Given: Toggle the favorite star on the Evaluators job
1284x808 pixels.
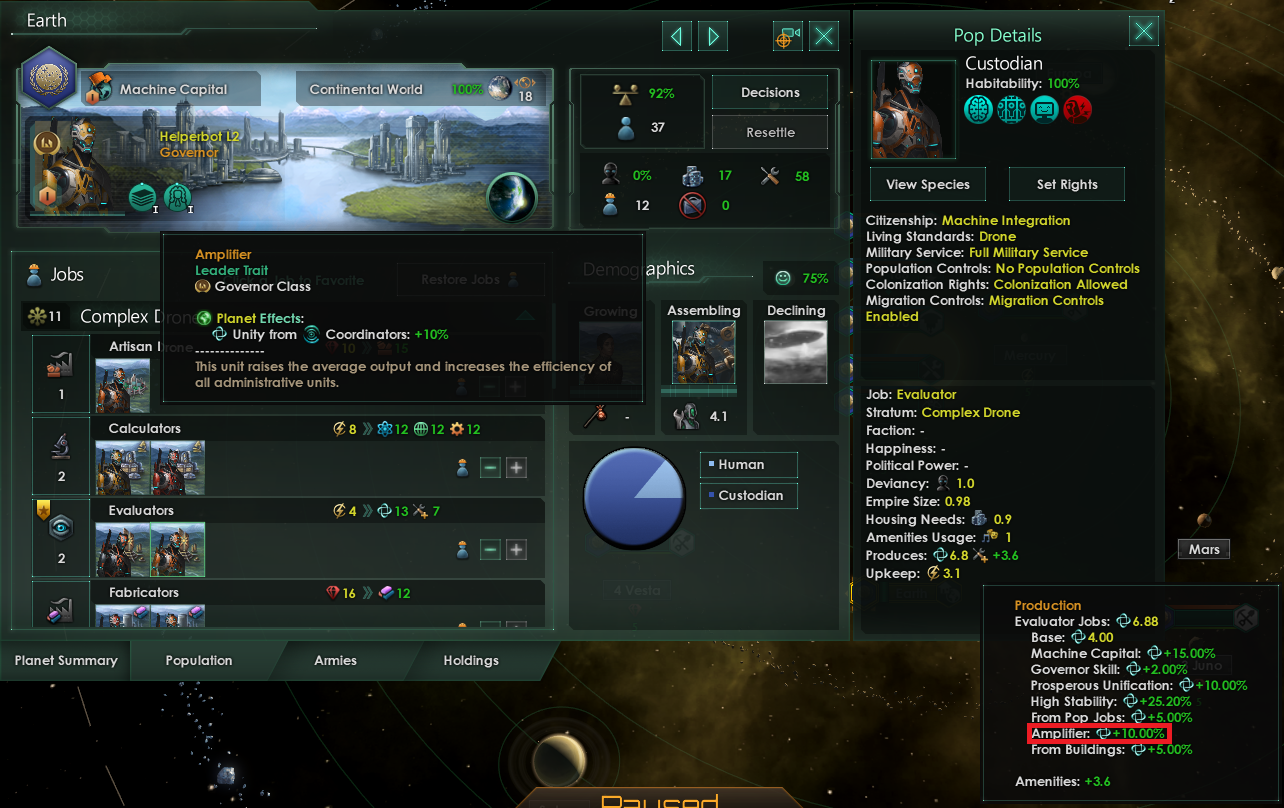Looking at the screenshot, I should point(43,510).
